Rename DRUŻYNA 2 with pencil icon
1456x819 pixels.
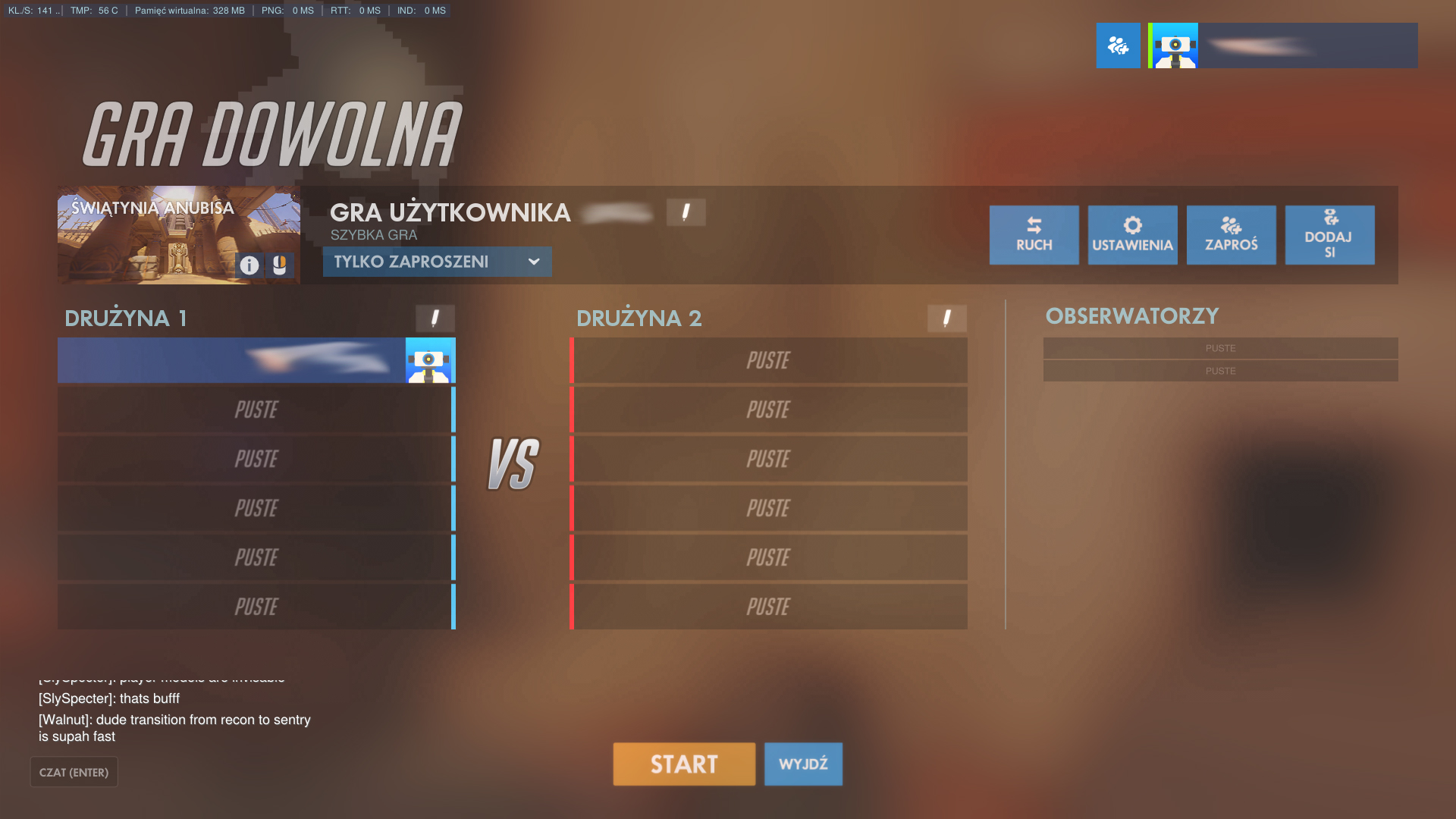pos(946,318)
